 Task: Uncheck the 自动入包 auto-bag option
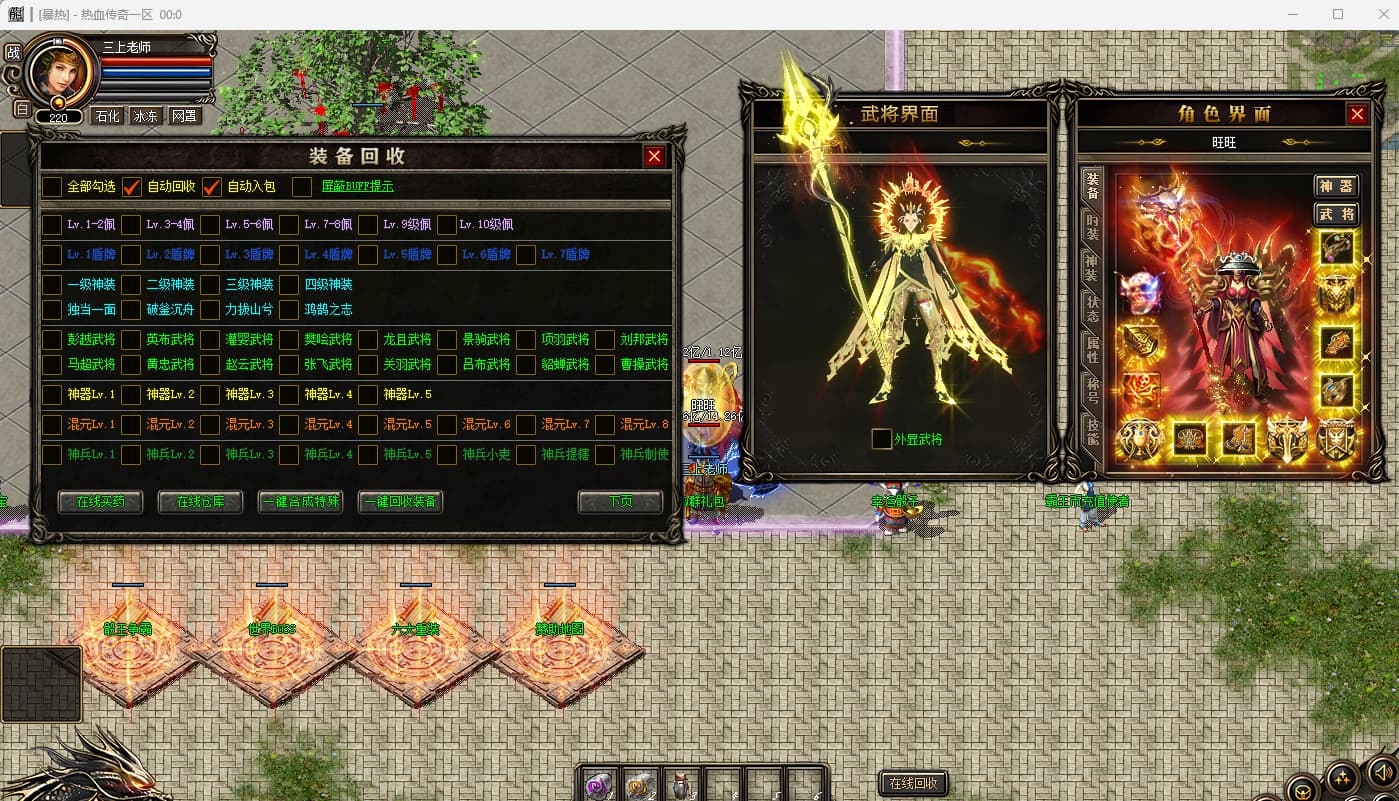pos(212,187)
